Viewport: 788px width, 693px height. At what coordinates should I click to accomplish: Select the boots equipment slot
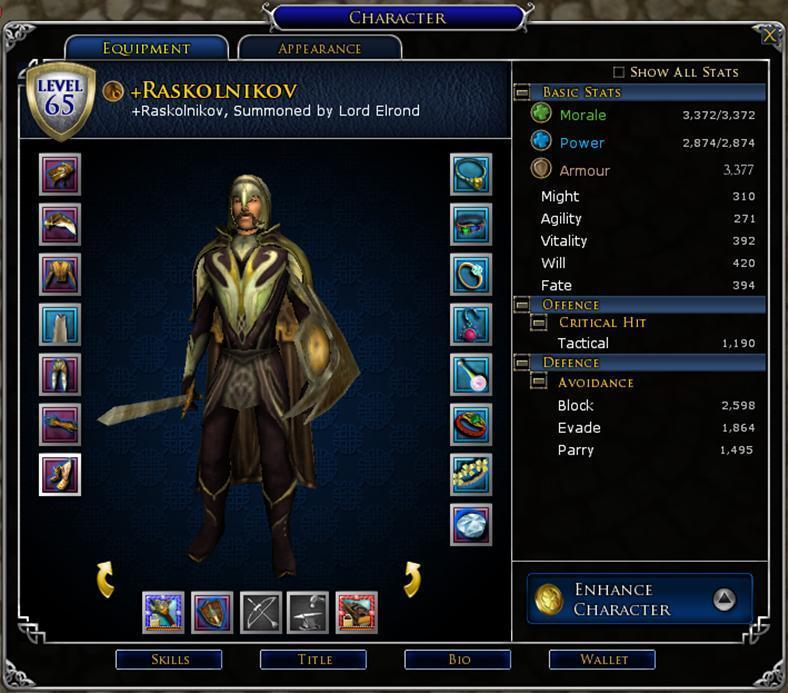[x=60, y=474]
